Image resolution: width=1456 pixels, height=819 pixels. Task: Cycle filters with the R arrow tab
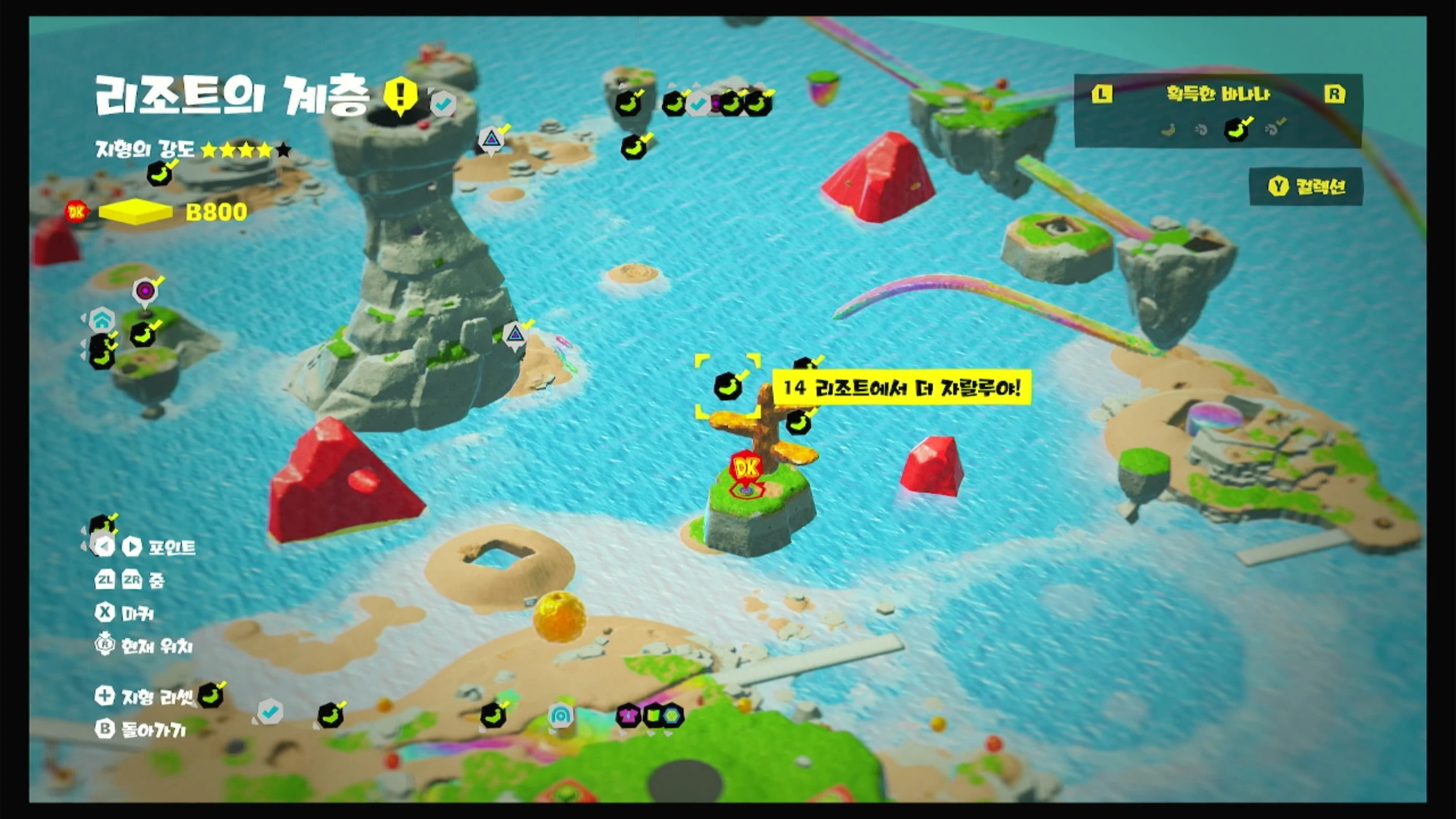click(1334, 94)
